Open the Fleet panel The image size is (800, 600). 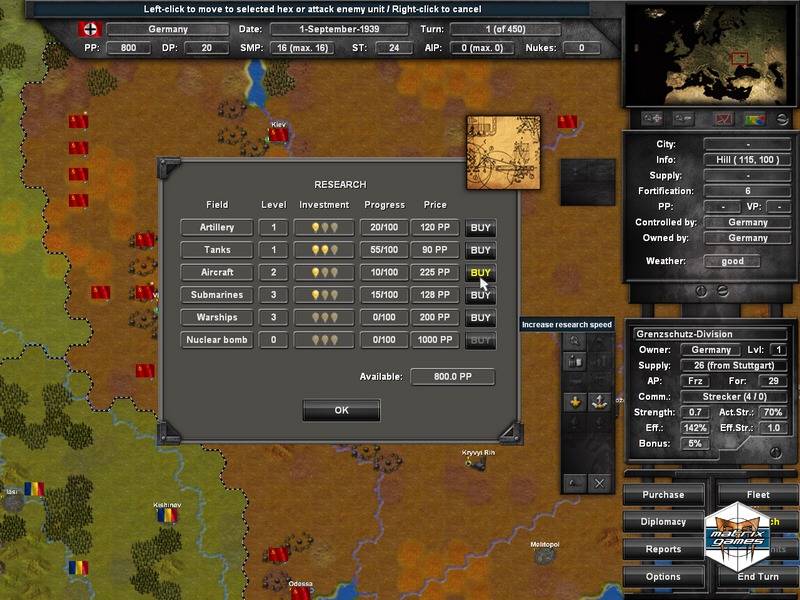(758, 495)
